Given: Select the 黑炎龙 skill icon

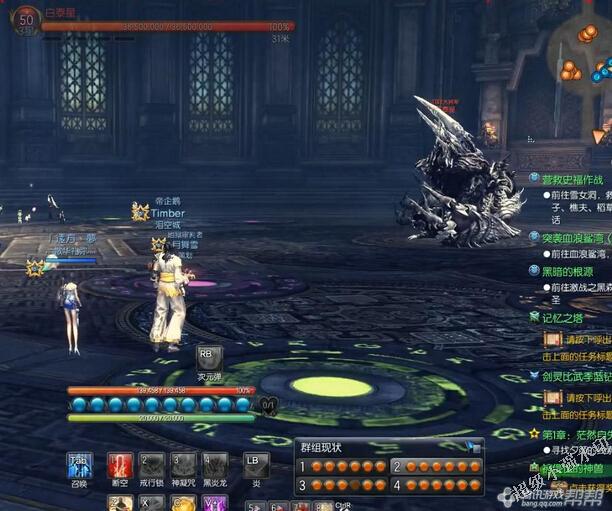Looking at the screenshot, I should click(x=215, y=465).
